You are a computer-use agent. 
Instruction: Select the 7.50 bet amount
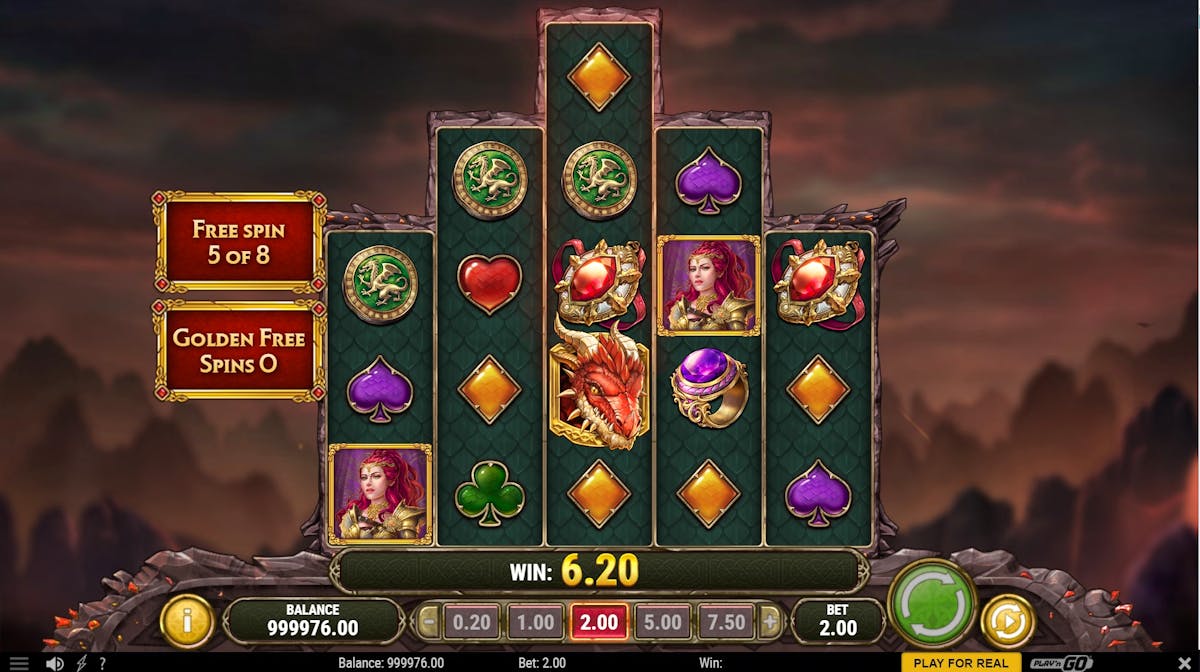click(726, 622)
